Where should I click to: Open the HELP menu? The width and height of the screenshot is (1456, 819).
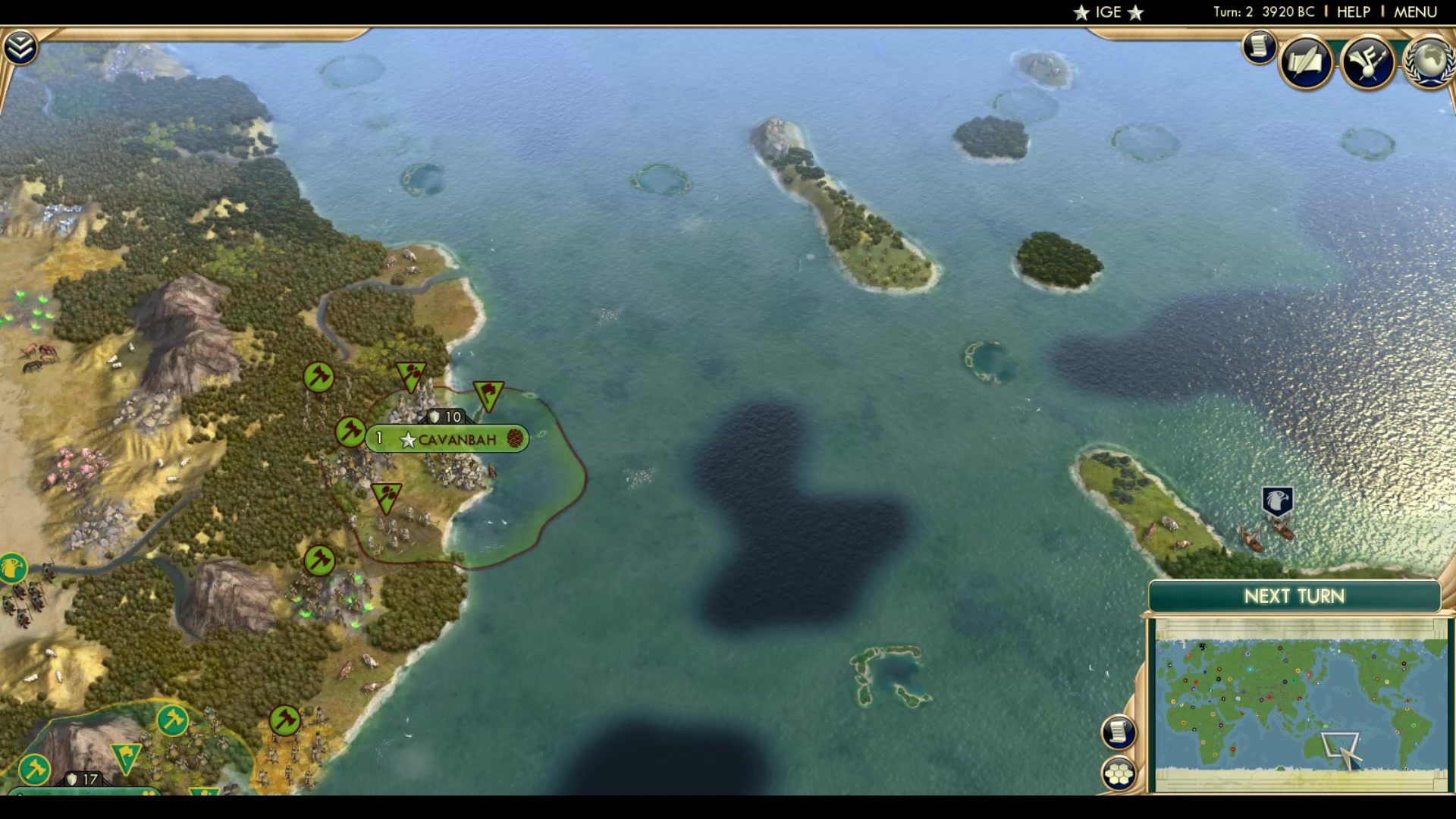click(x=1353, y=11)
